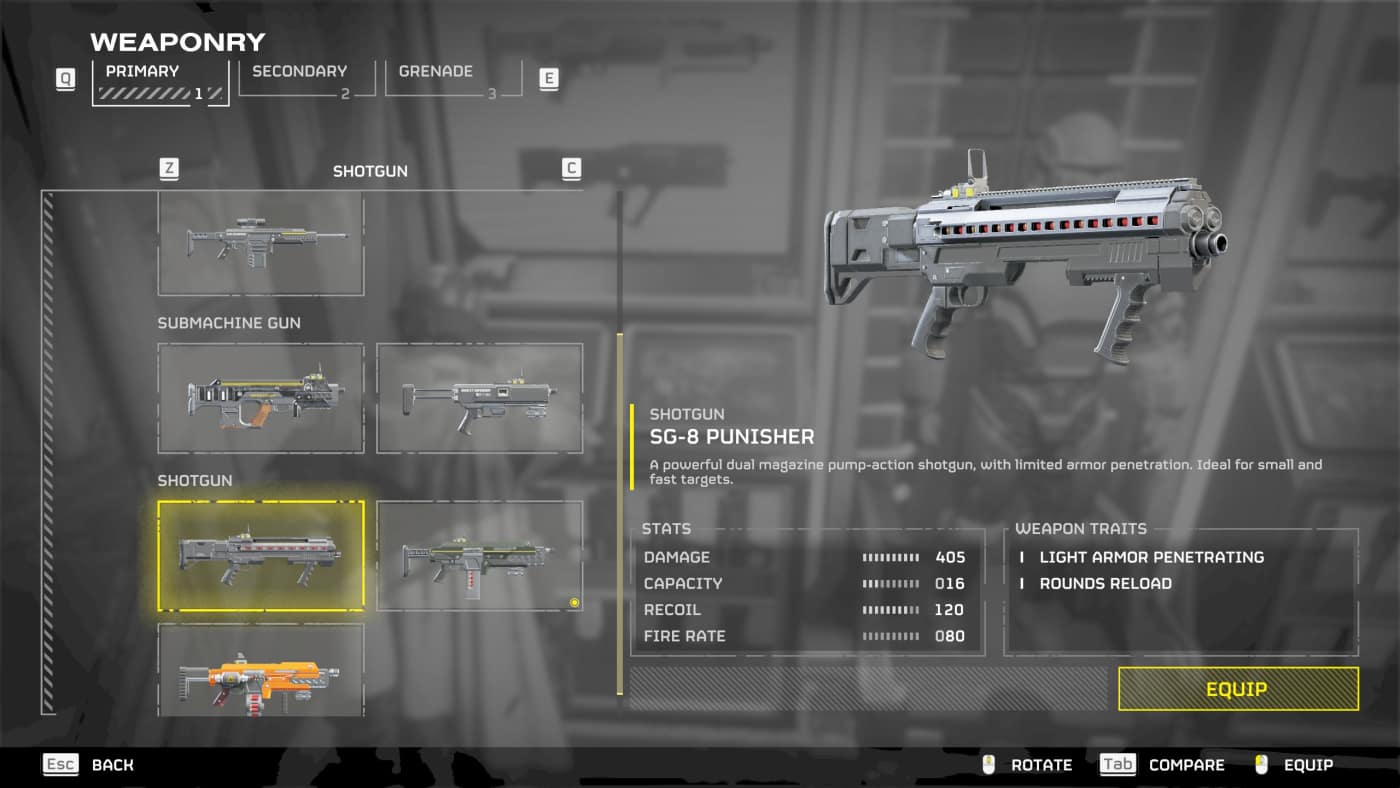Choose the green shotgun with drum magazine
The image size is (1400, 788).
pyautogui.click(x=479, y=556)
